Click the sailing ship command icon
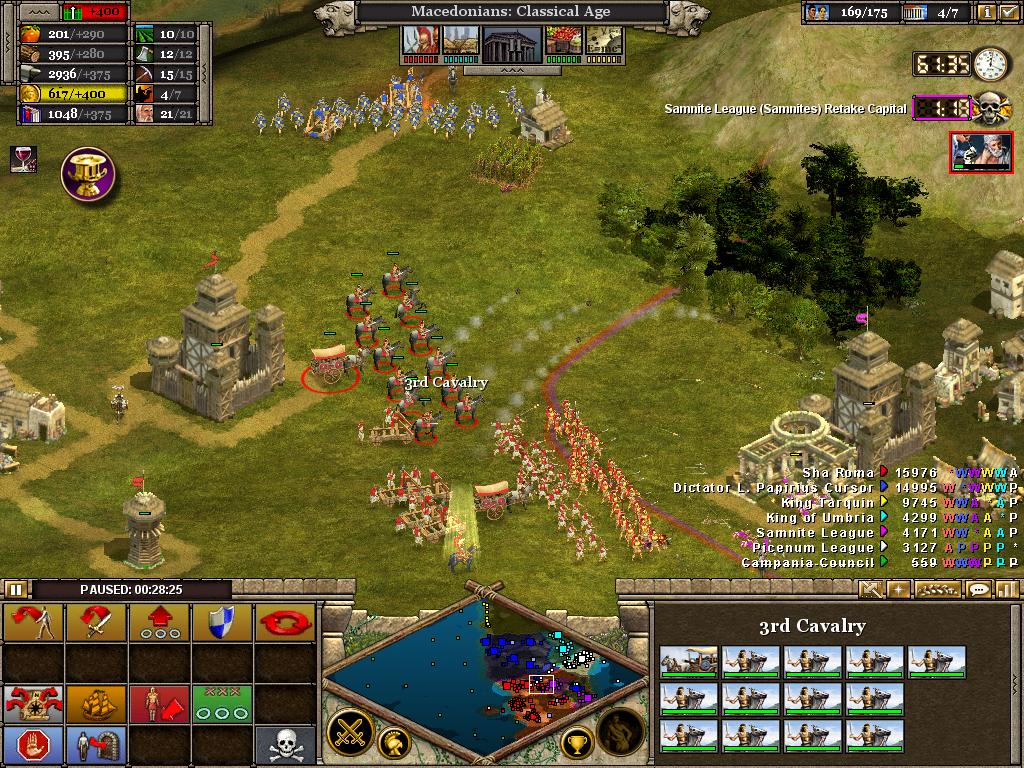This screenshot has width=1024, height=768. coord(96,704)
